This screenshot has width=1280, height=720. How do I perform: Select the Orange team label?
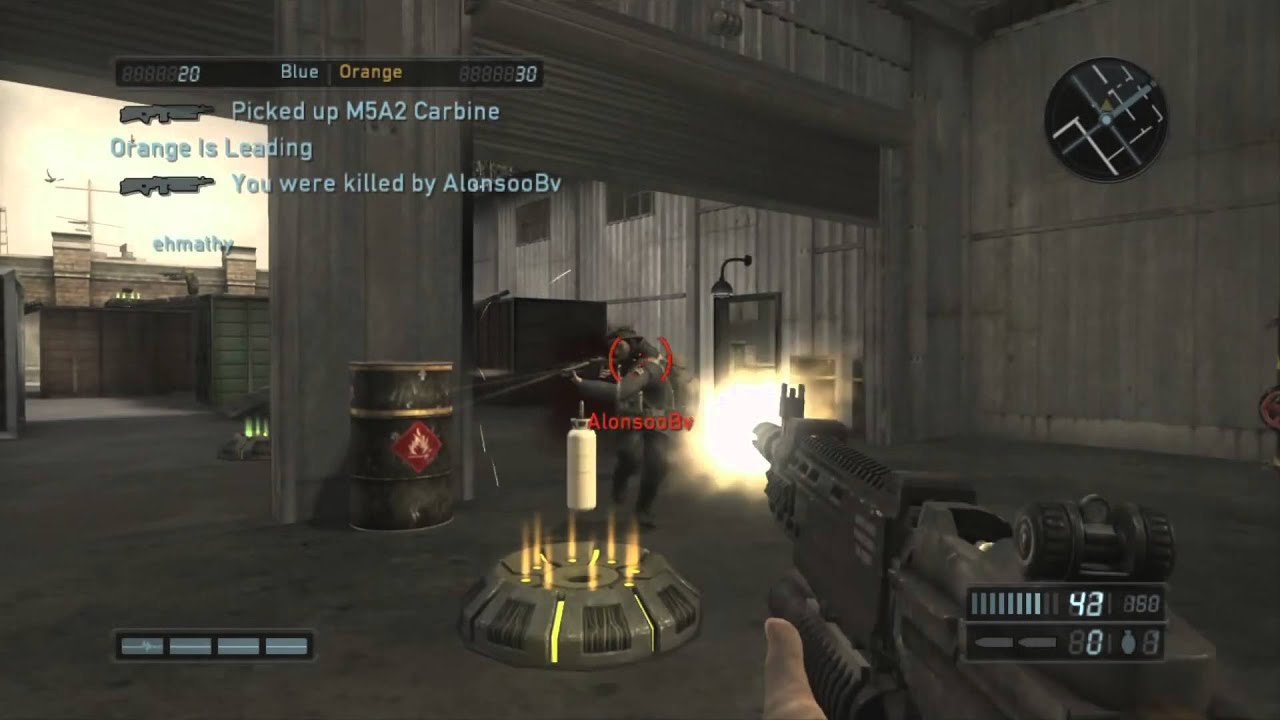(370, 72)
